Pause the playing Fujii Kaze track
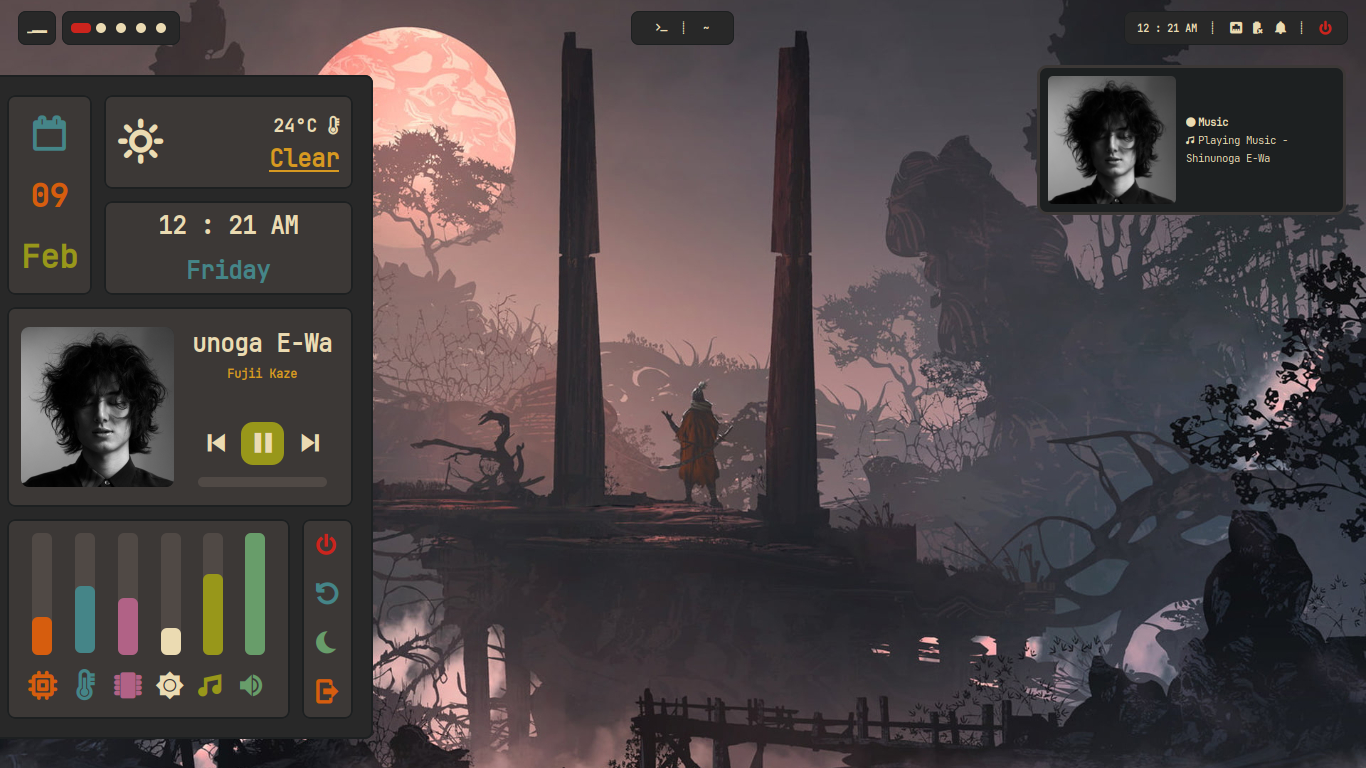The height and width of the screenshot is (768, 1366). tap(262, 443)
